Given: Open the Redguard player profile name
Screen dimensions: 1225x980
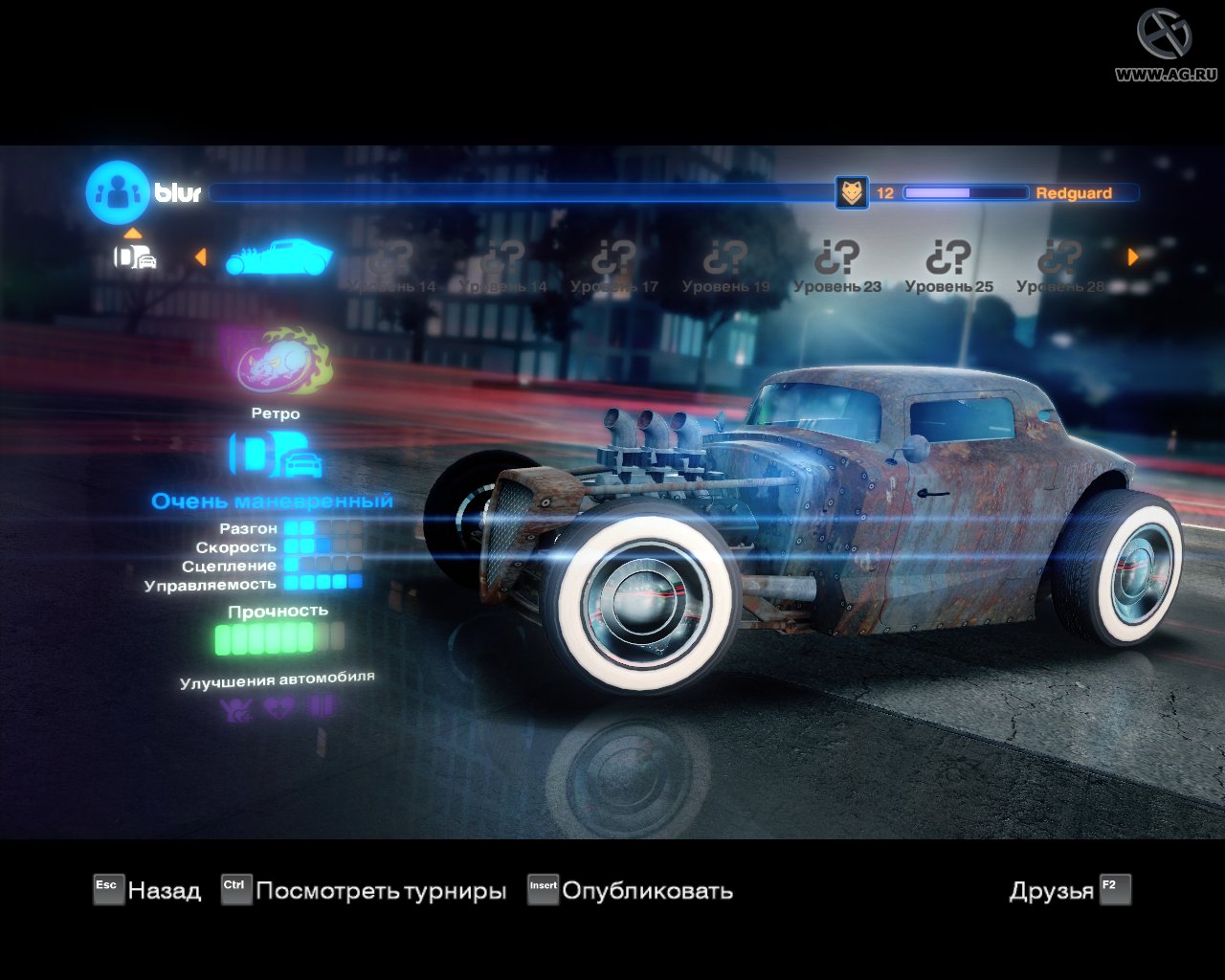Looking at the screenshot, I should tap(1073, 193).
